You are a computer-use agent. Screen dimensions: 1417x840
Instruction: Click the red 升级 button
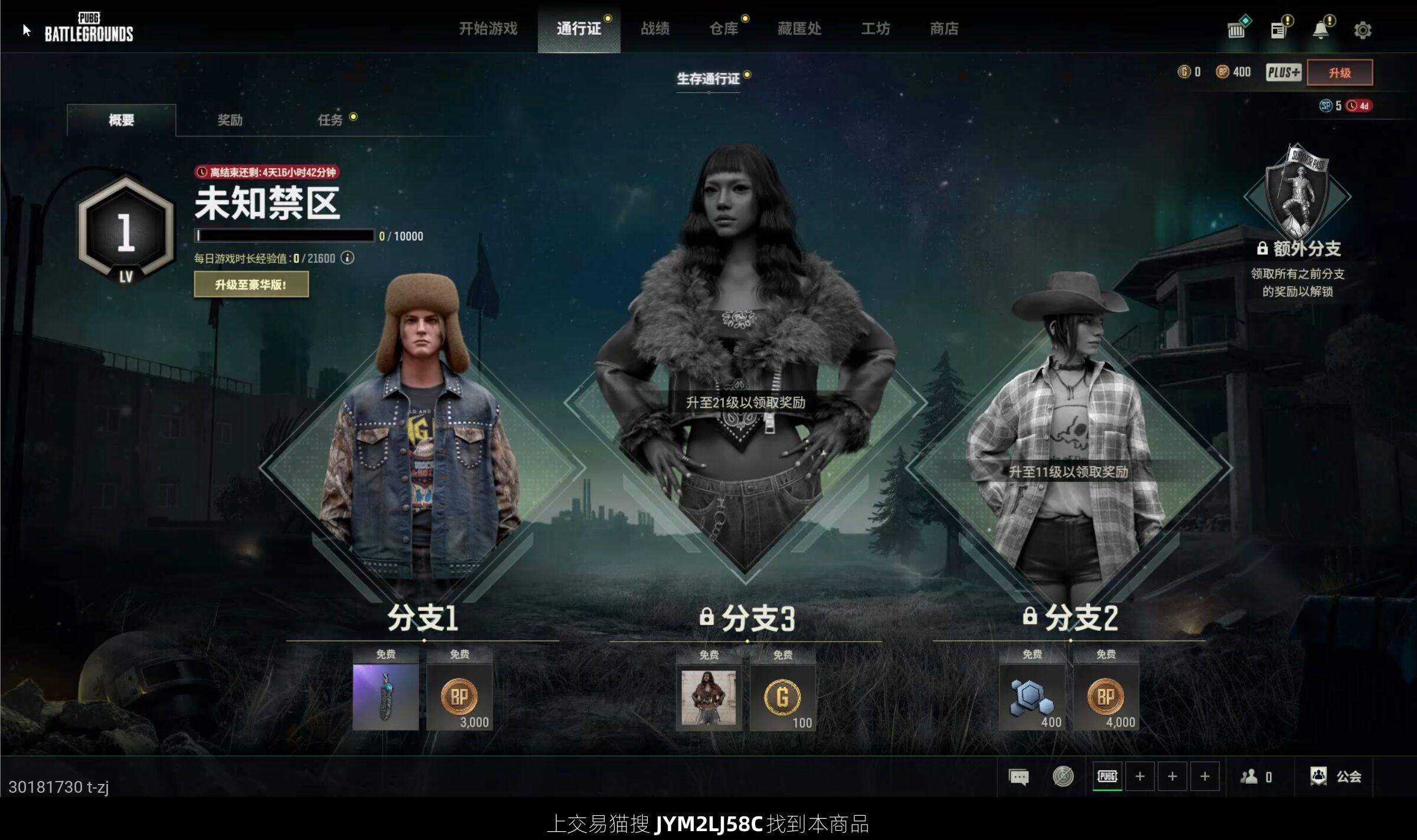[x=1339, y=73]
